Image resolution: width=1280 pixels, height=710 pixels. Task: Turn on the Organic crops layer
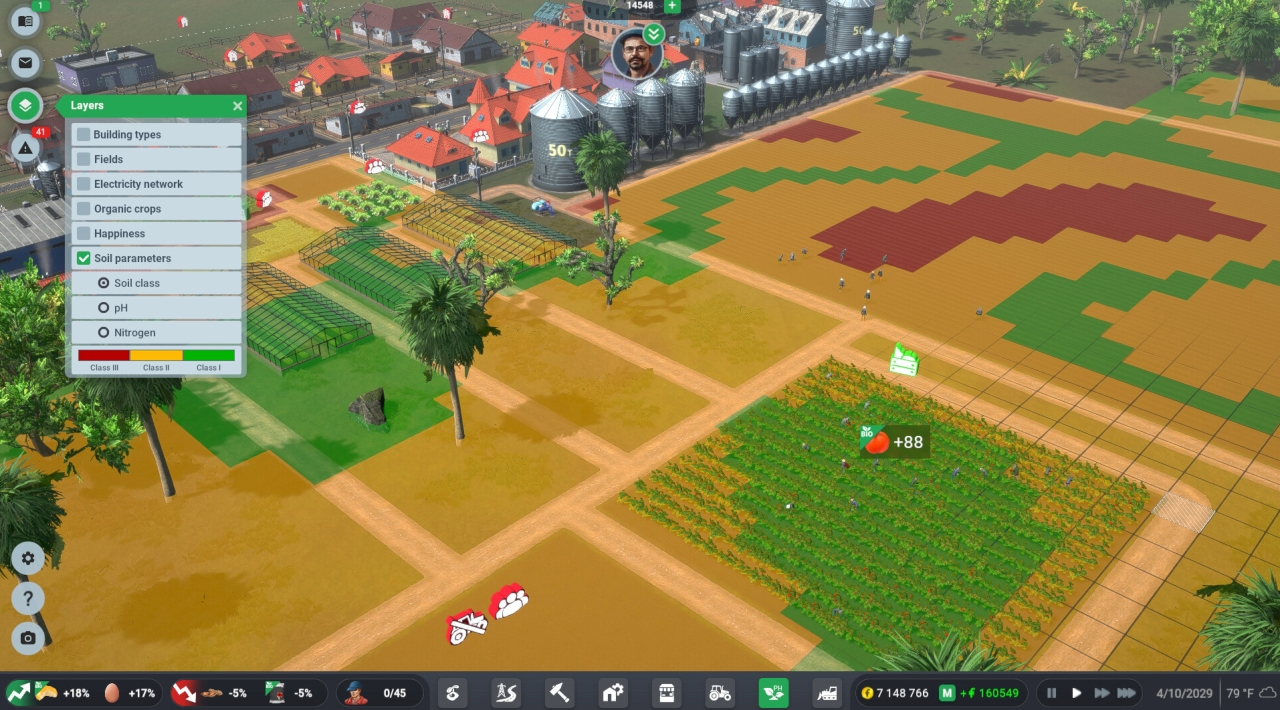[x=84, y=209]
